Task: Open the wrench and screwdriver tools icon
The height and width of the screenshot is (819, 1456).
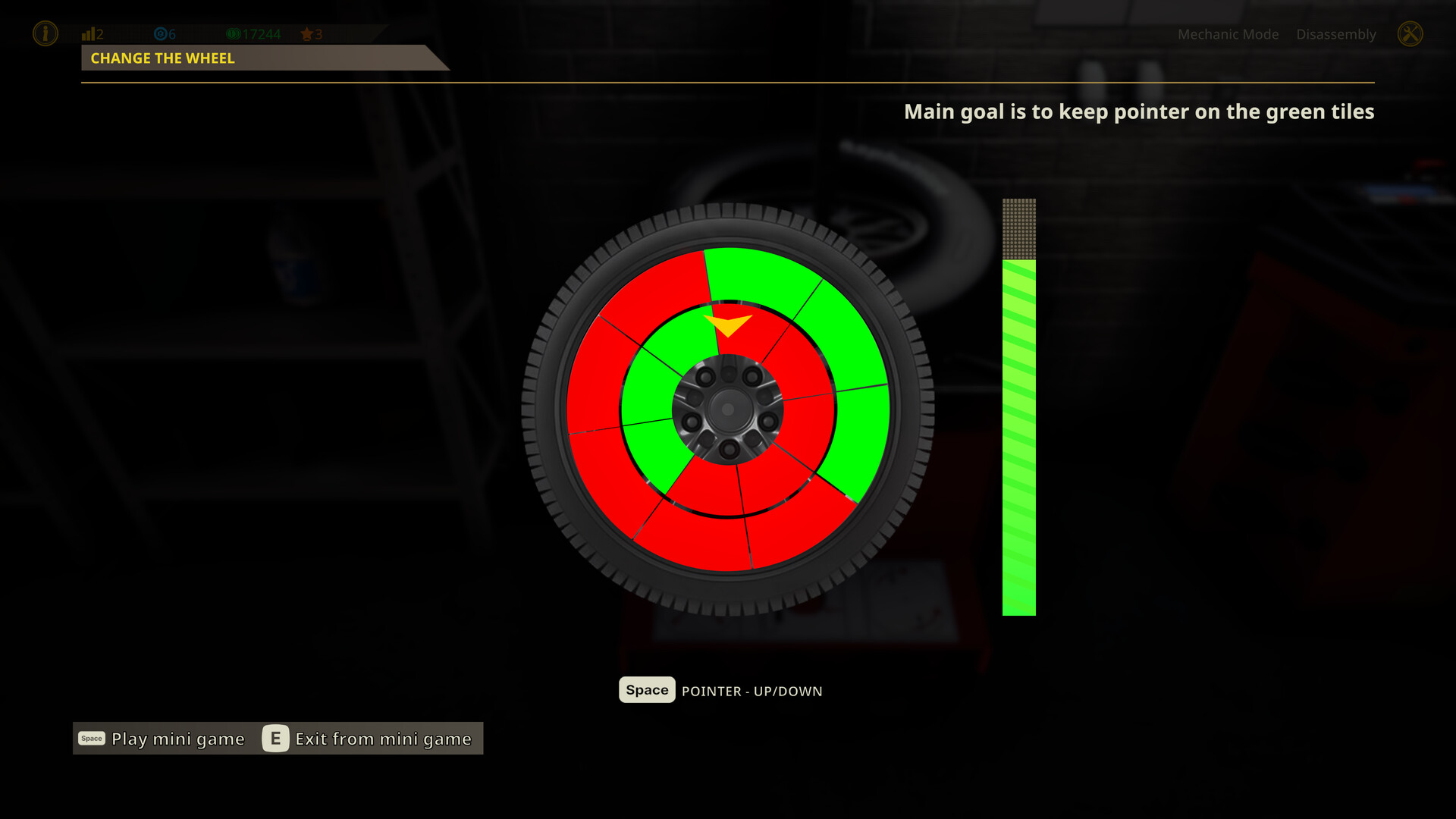Action: coord(1410,33)
